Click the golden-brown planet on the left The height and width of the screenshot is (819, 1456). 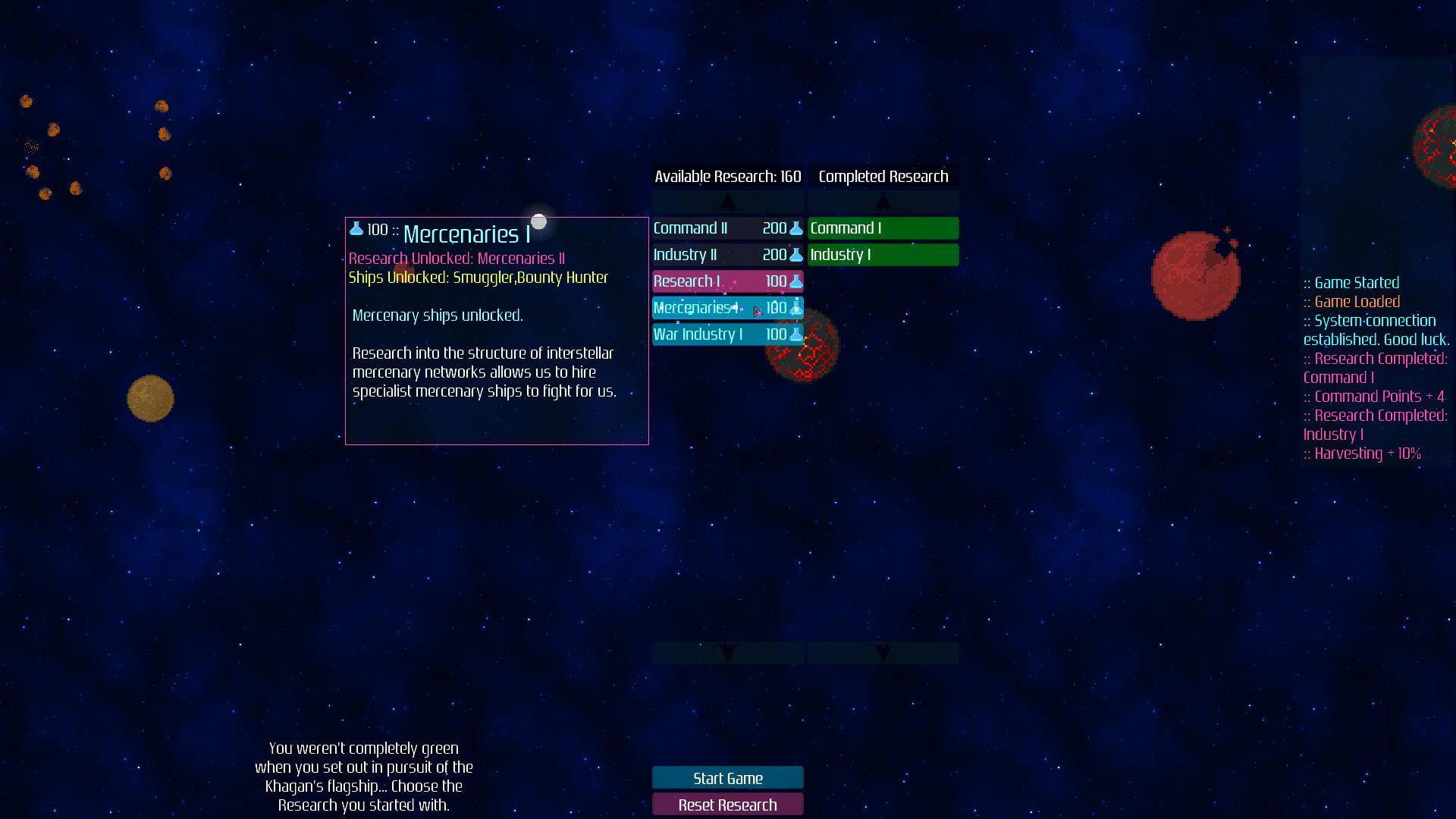(x=149, y=398)
